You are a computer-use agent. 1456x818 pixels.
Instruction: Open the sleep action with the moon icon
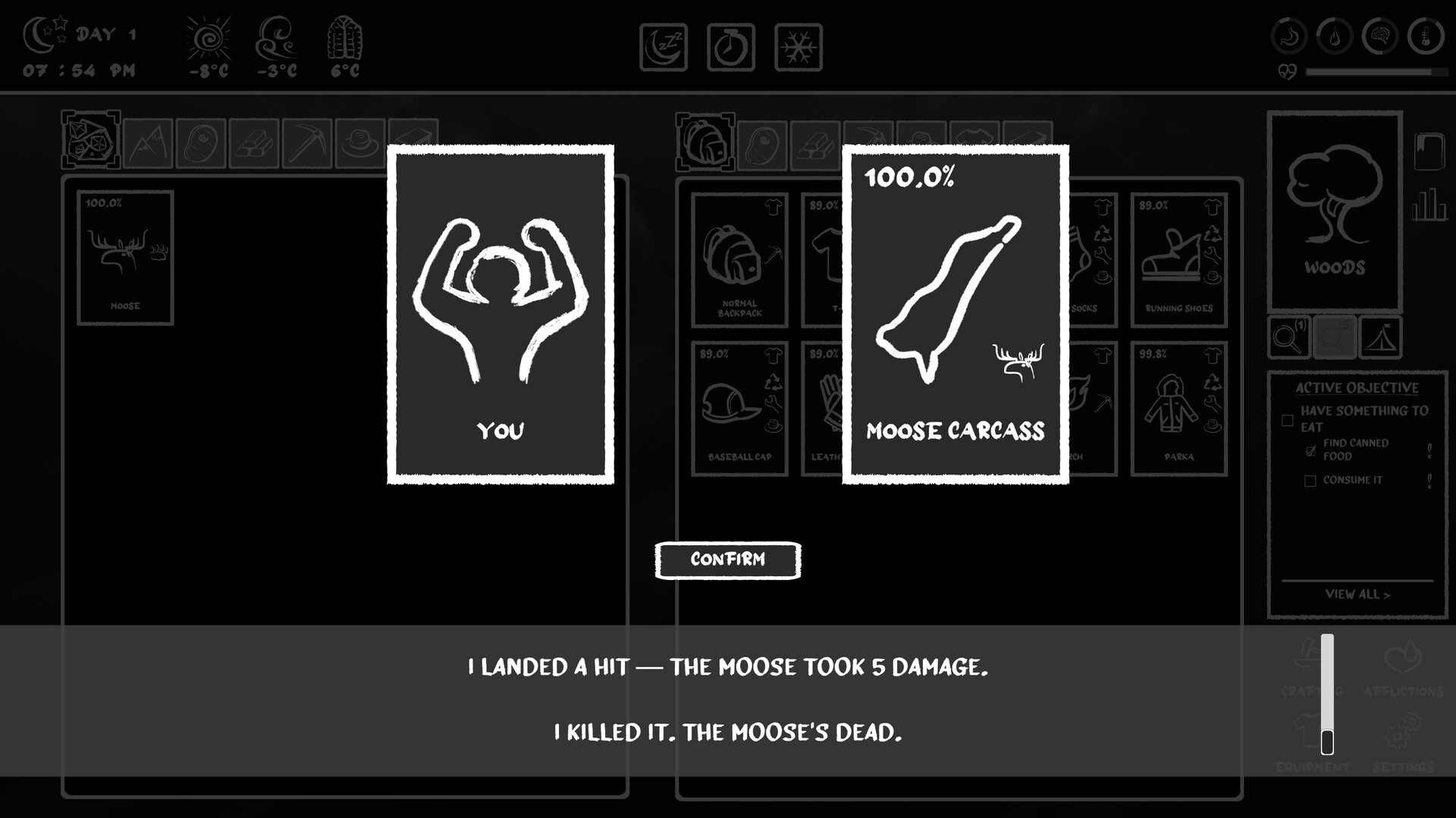663,45
